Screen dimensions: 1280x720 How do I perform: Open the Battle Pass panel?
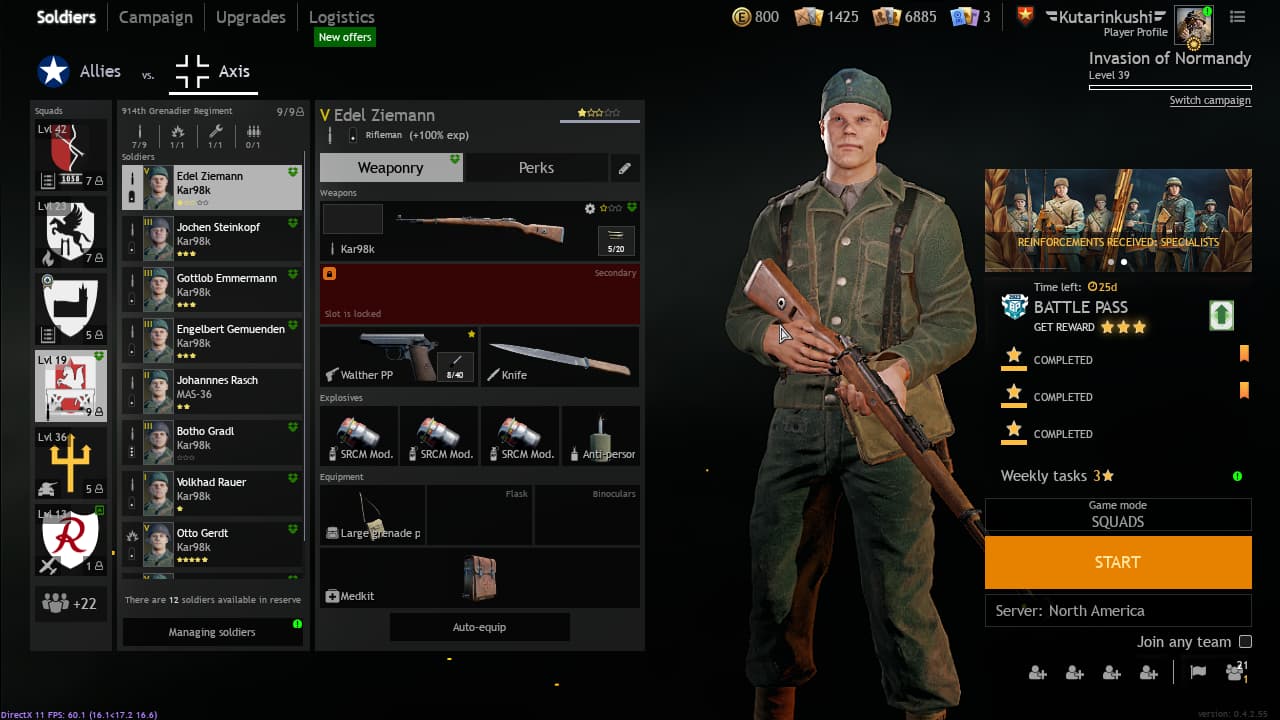pyautogui.click(x=1080, y=307)
